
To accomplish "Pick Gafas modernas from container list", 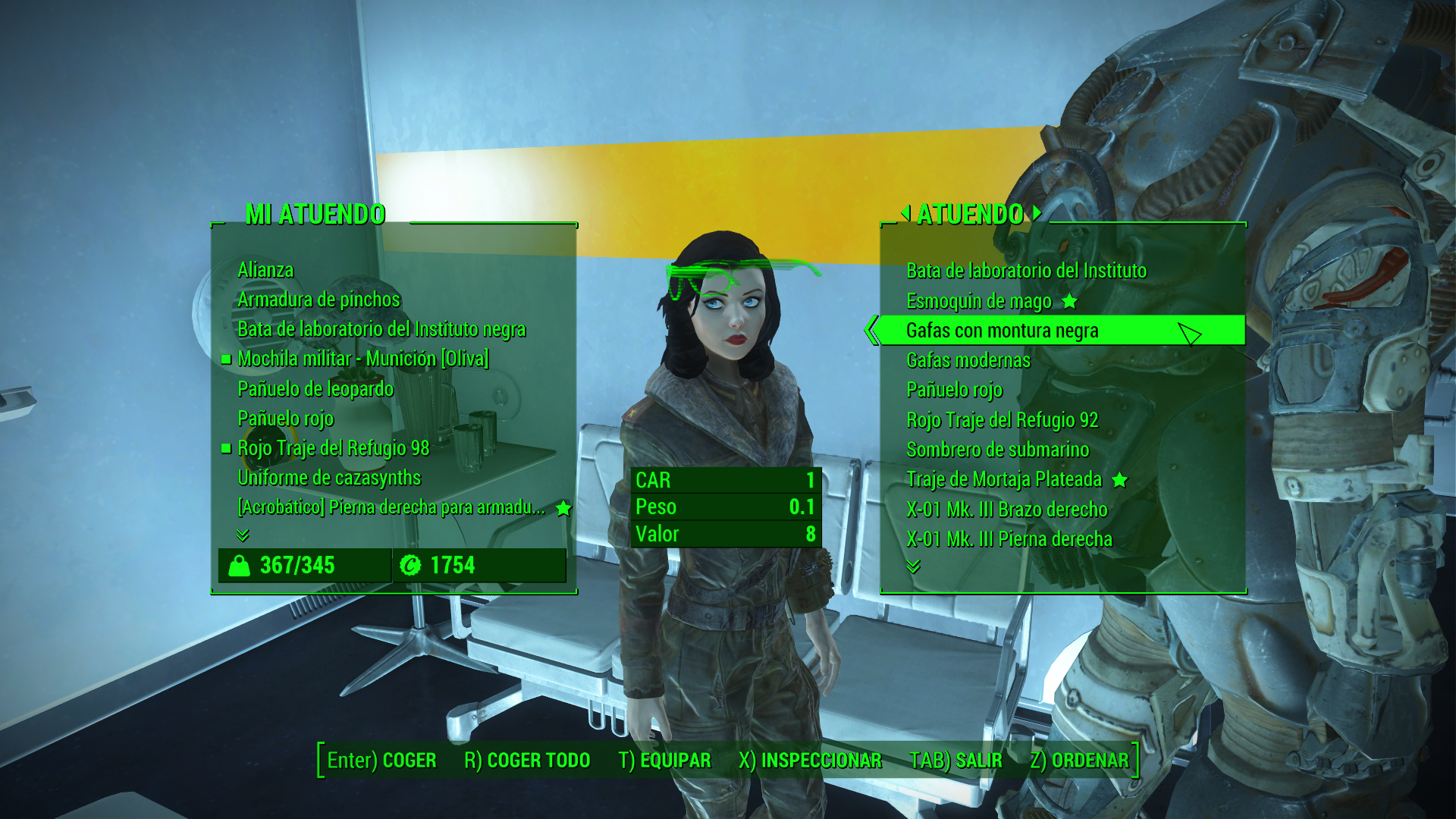I will point(968,360).
